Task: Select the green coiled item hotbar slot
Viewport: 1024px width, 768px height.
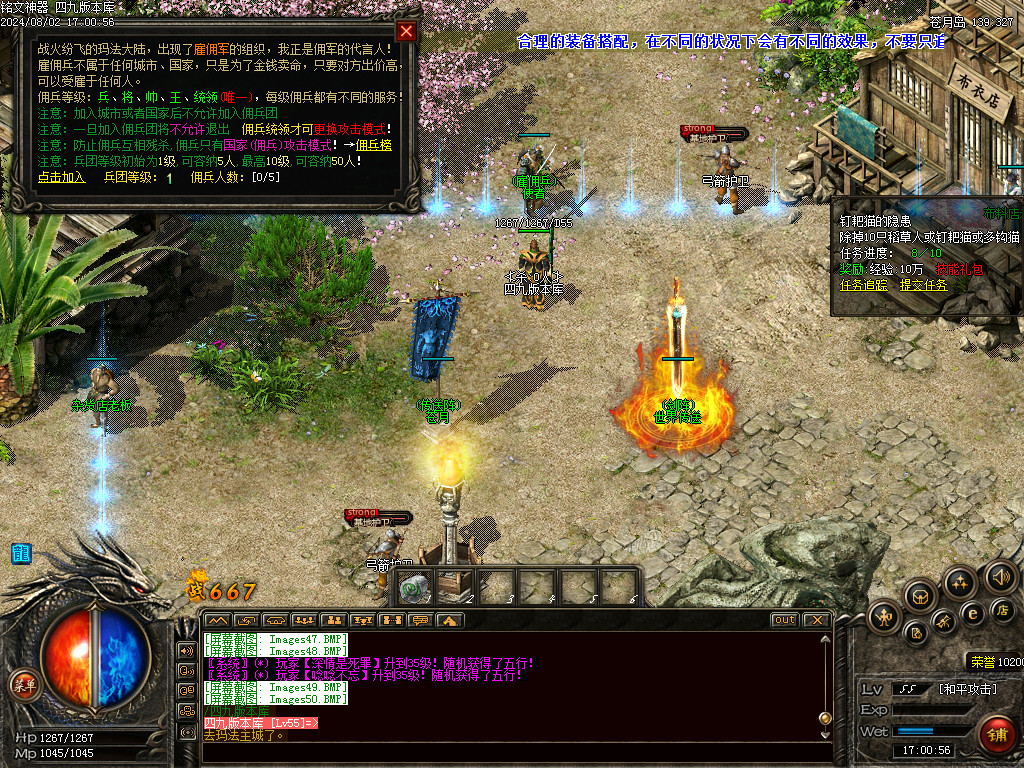Action: (x=414, y=588)
